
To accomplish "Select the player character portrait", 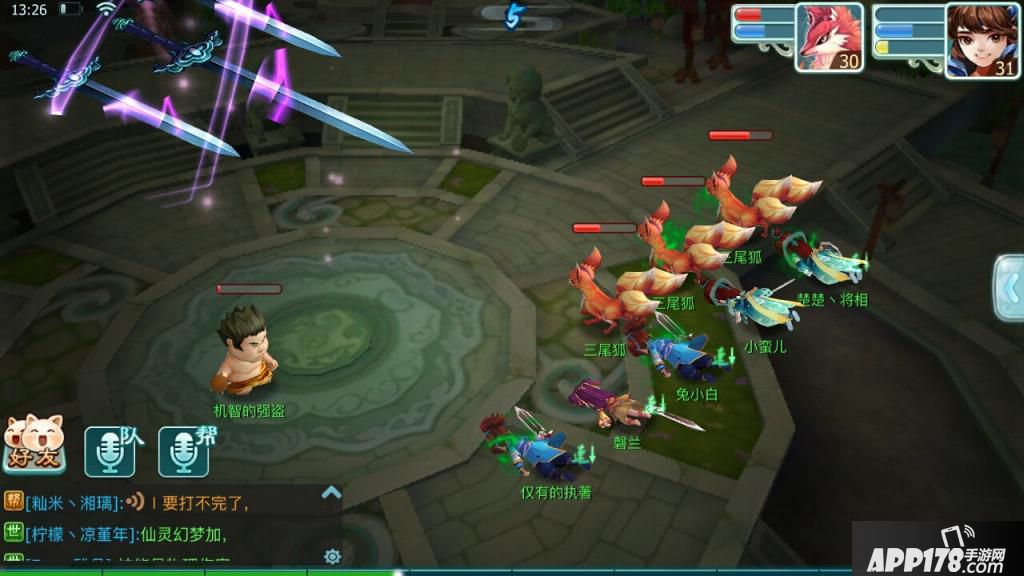I will (x=981, y=40).
